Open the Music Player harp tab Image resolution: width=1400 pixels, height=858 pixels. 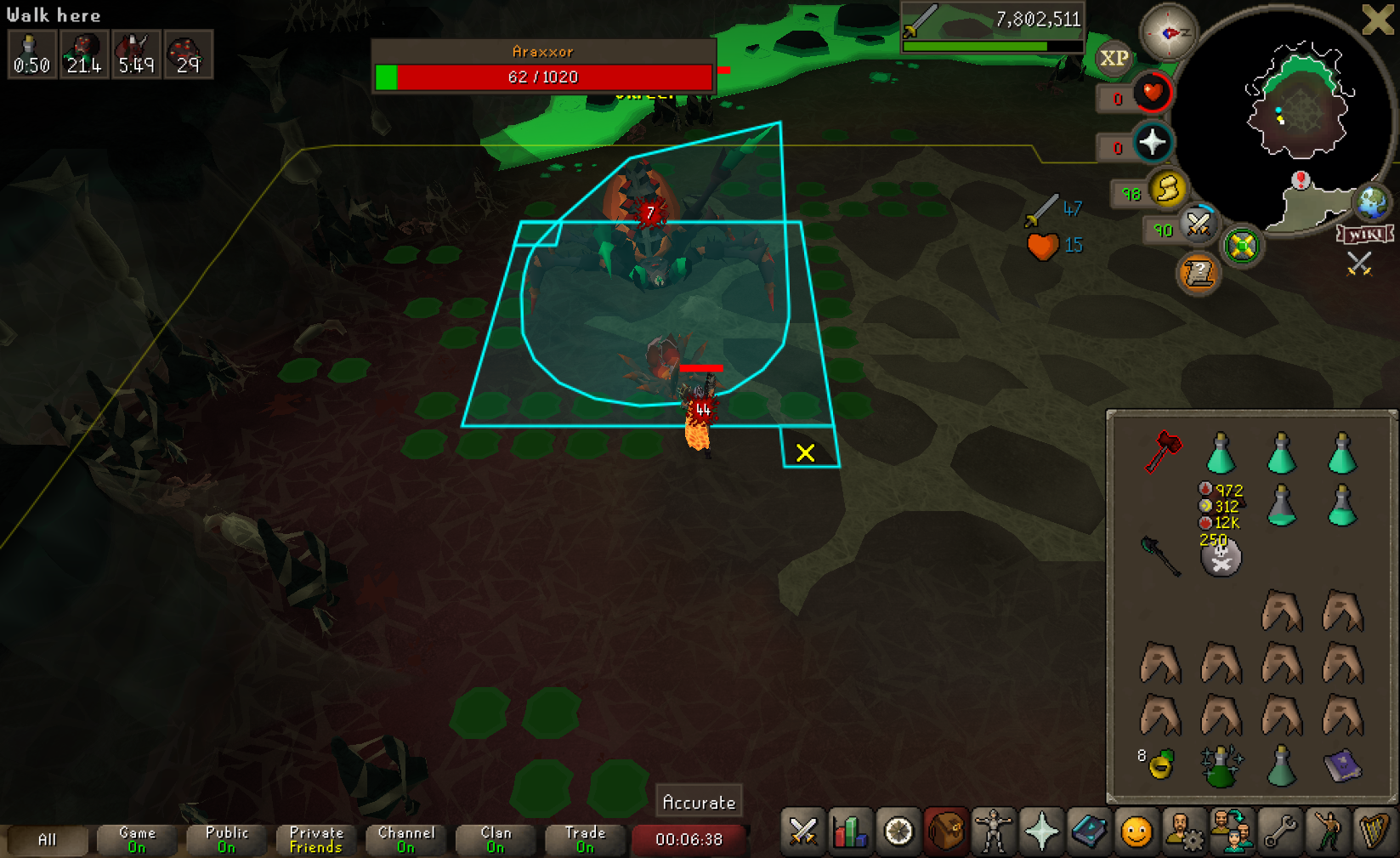1374,832
